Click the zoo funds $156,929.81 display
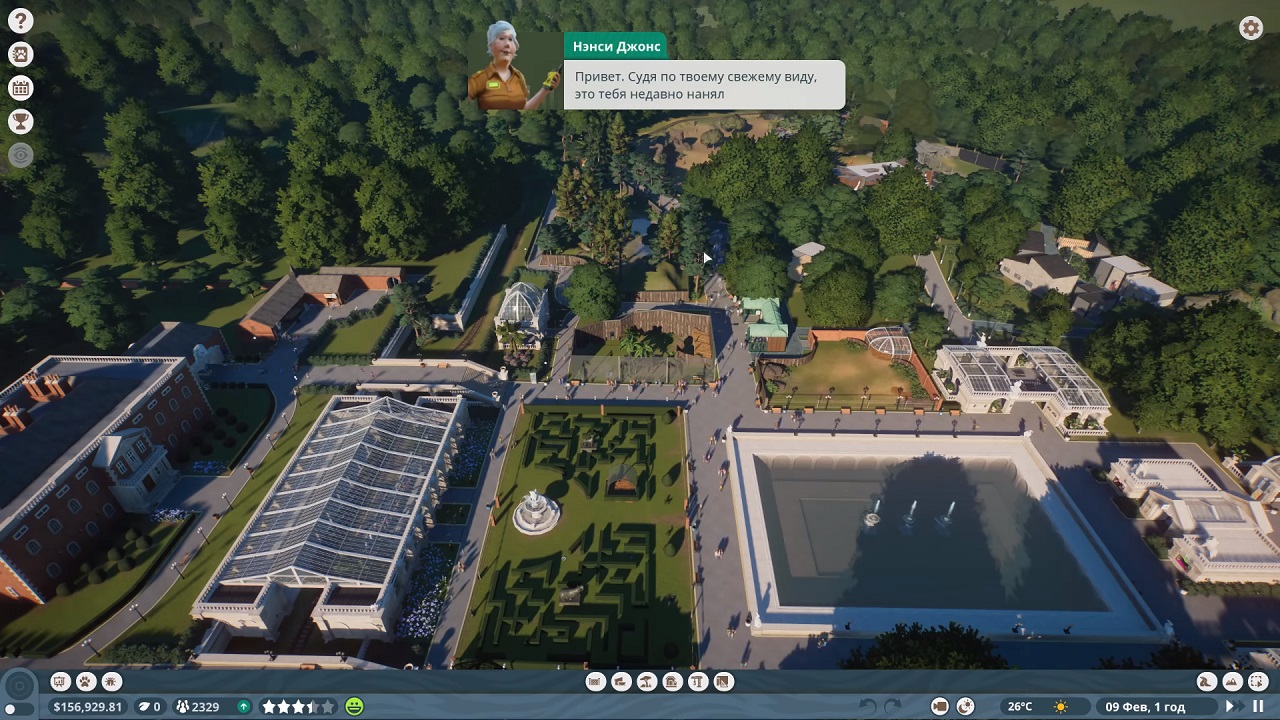The image size is (1280, 720). pos(88,706)
